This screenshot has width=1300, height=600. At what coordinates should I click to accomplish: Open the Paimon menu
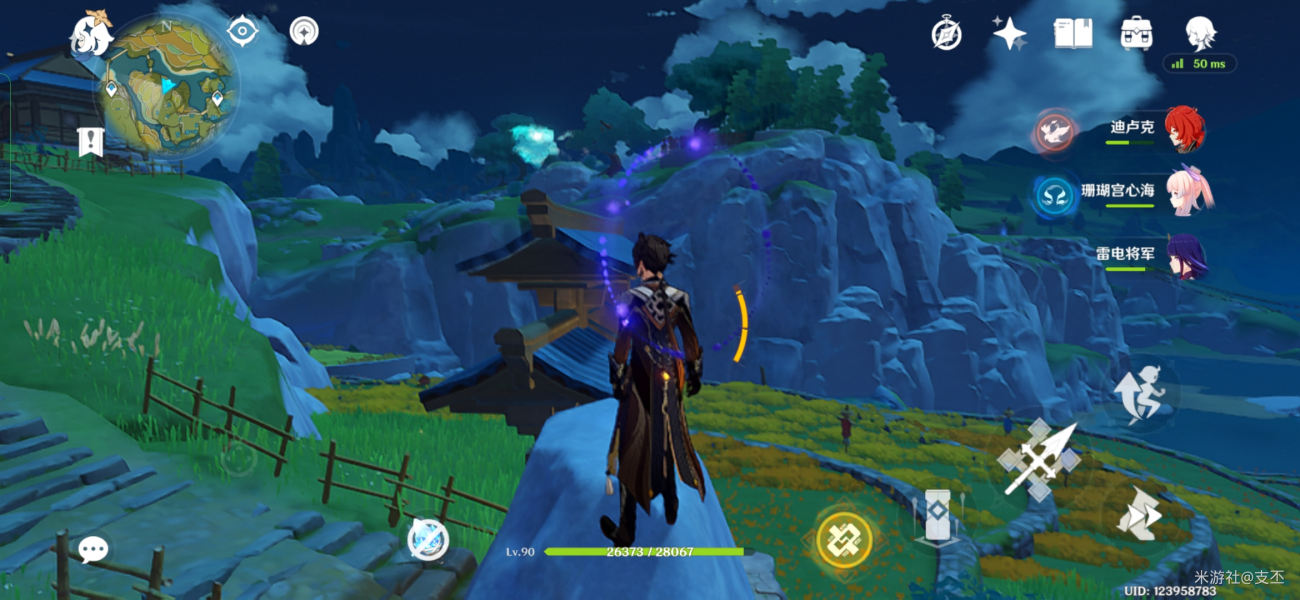click(x=90, y=34)
